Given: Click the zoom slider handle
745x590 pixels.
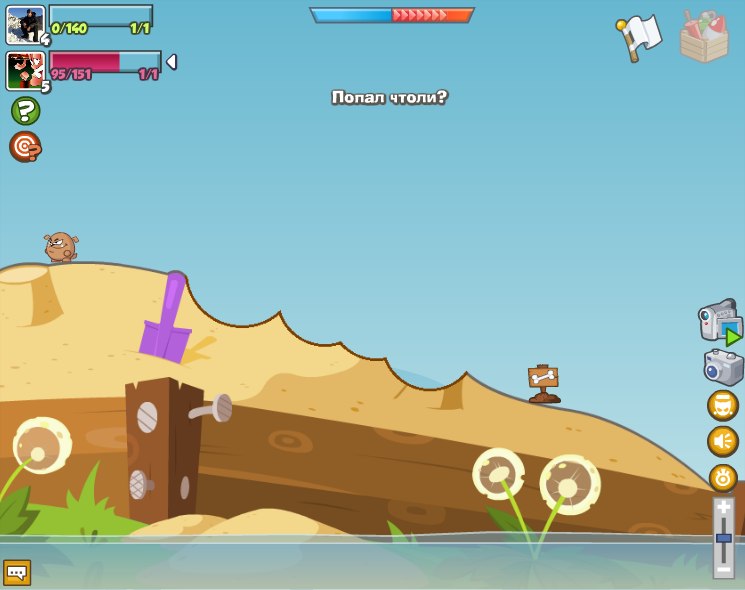Looking at the screenshot, I should click(723, 539).
